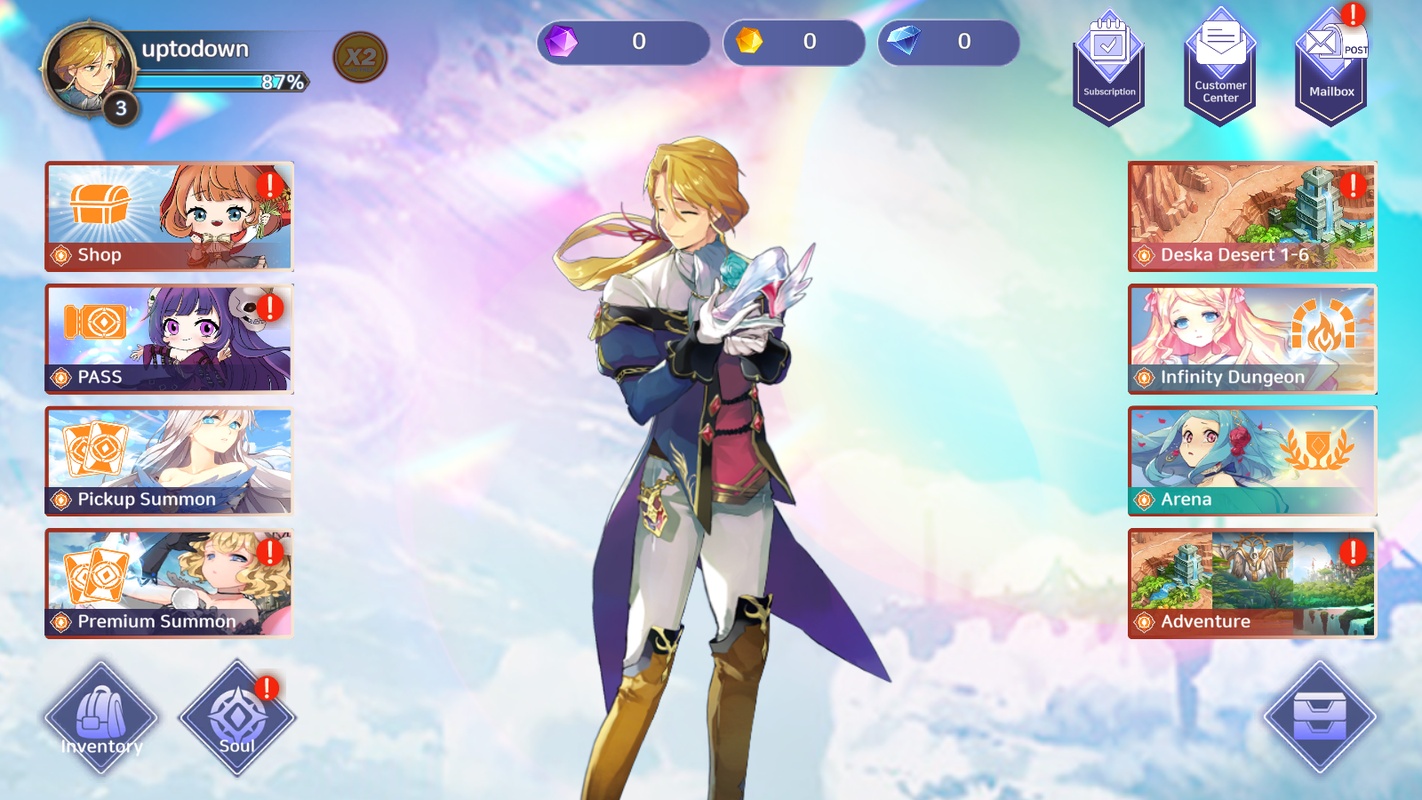This screenshot has width=1422, height=800.
Task: Enter the Deska Desert 1-6 stage
Action: click(x=1252, y=216)
